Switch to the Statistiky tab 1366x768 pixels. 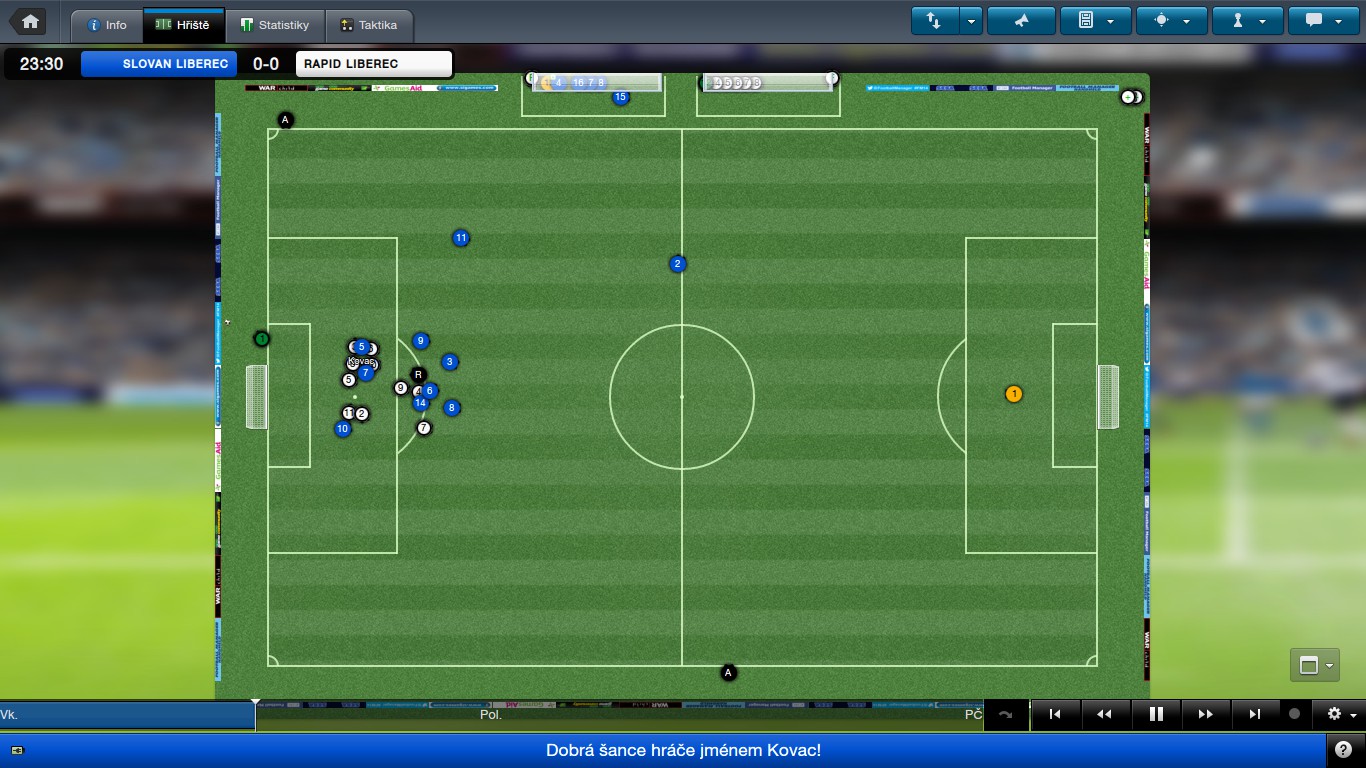pyautogui.click(x=276, y=25)
